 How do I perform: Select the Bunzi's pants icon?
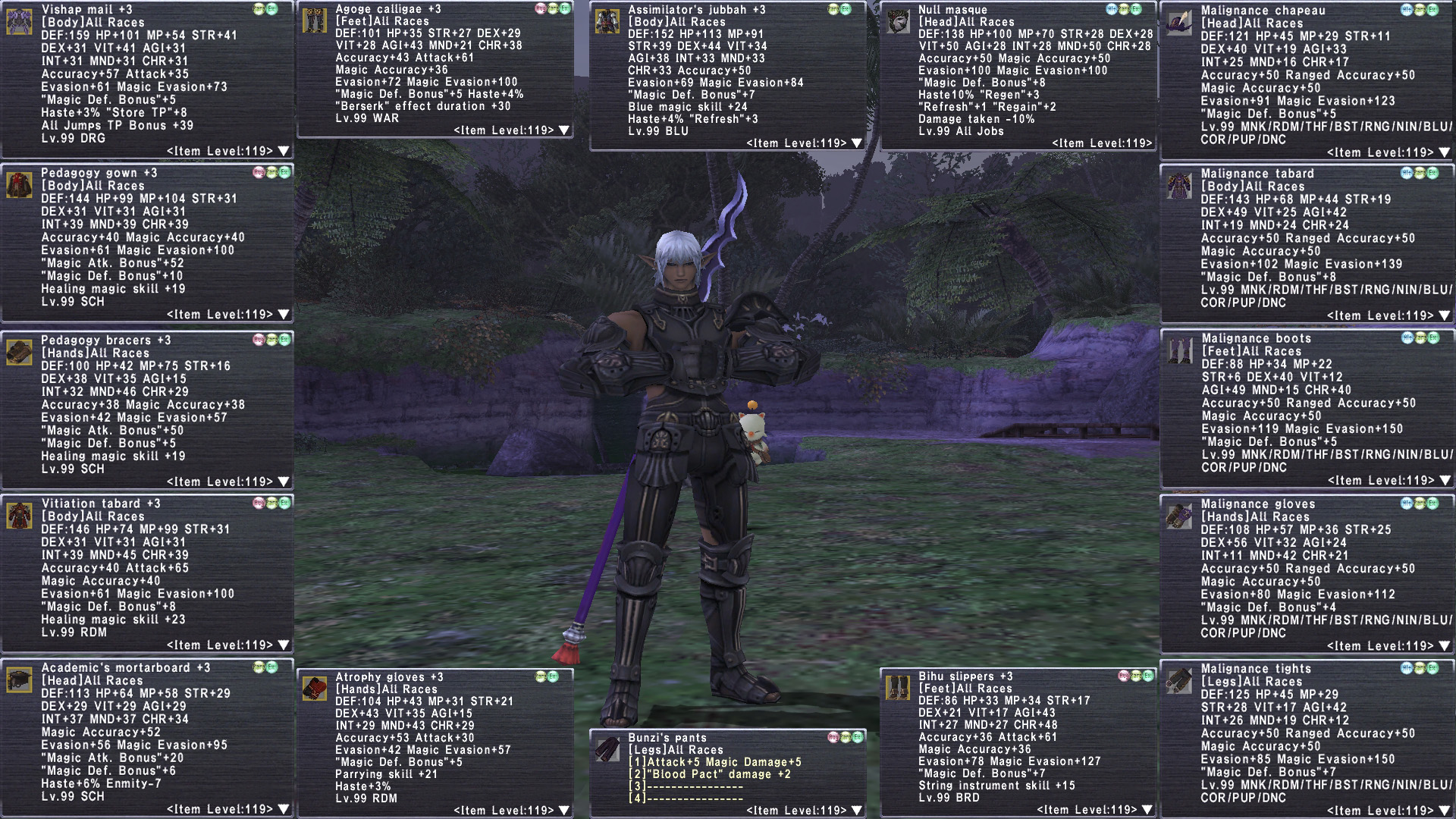pos(607,749)
